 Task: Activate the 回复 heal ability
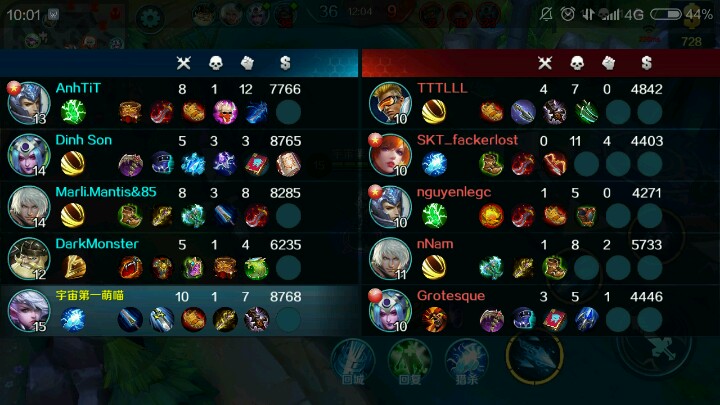(408, 362)
